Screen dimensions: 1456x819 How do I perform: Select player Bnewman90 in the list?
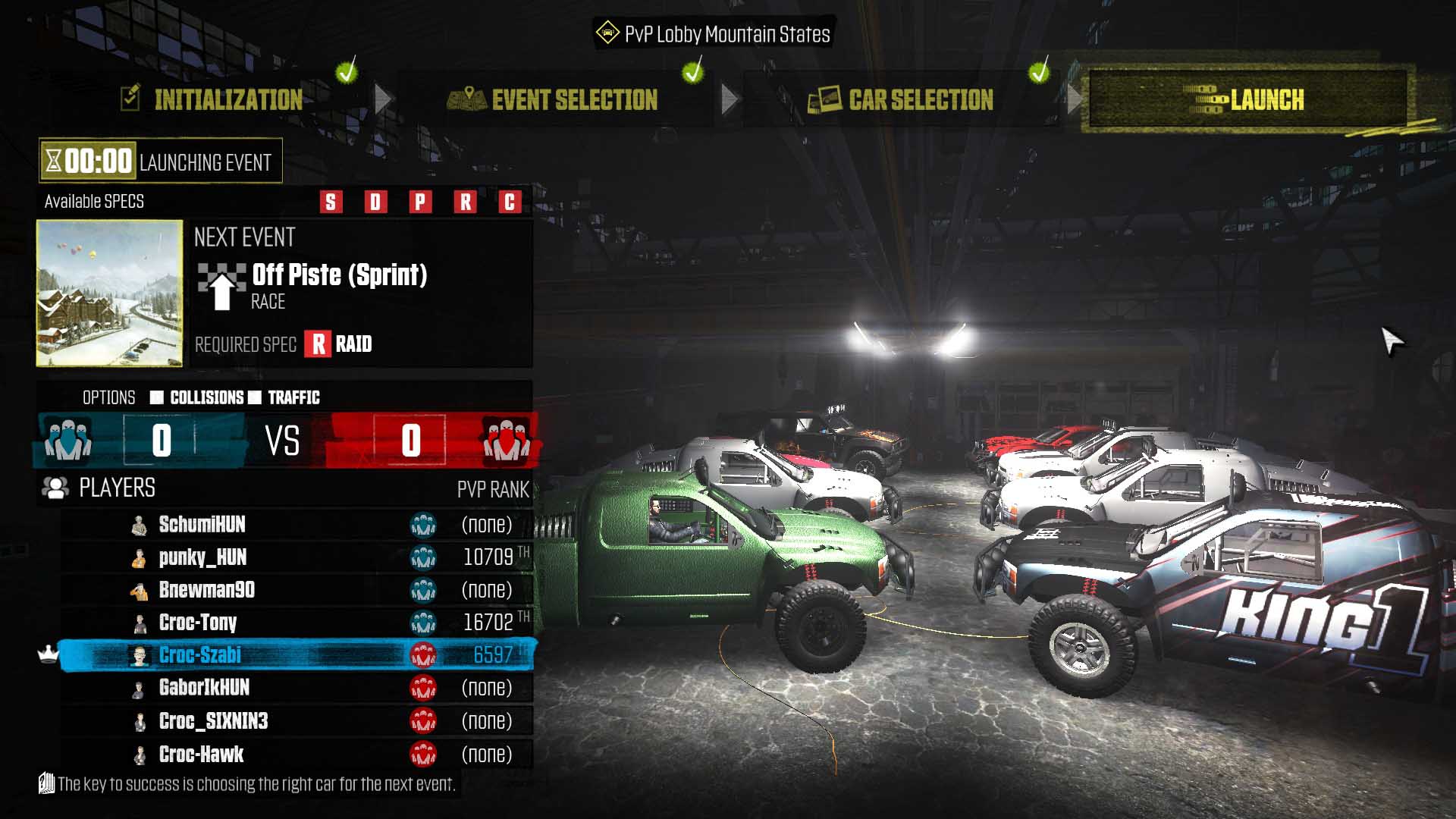click(x=206, y=590)
